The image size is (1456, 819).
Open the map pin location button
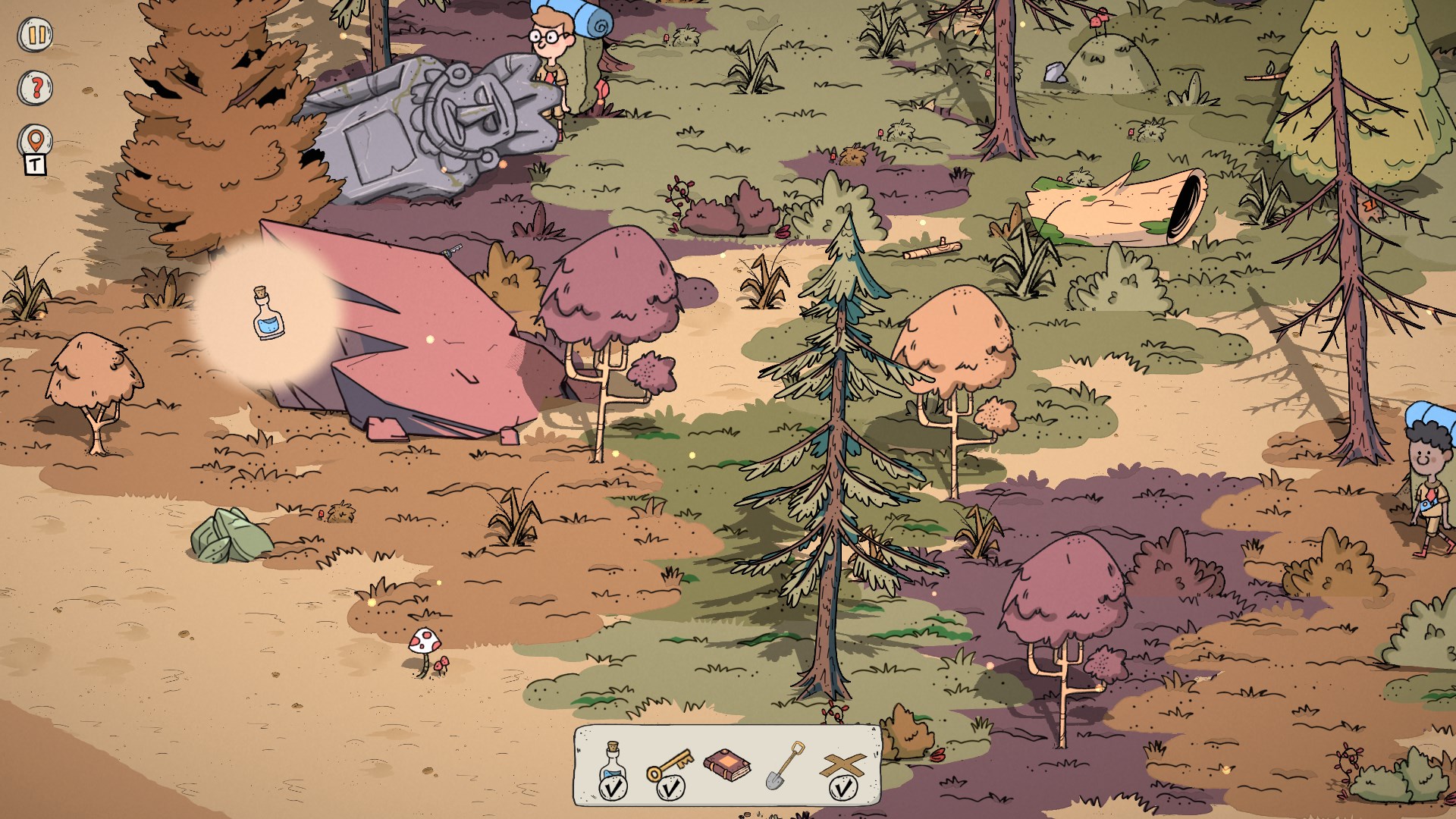pos(35,141)
